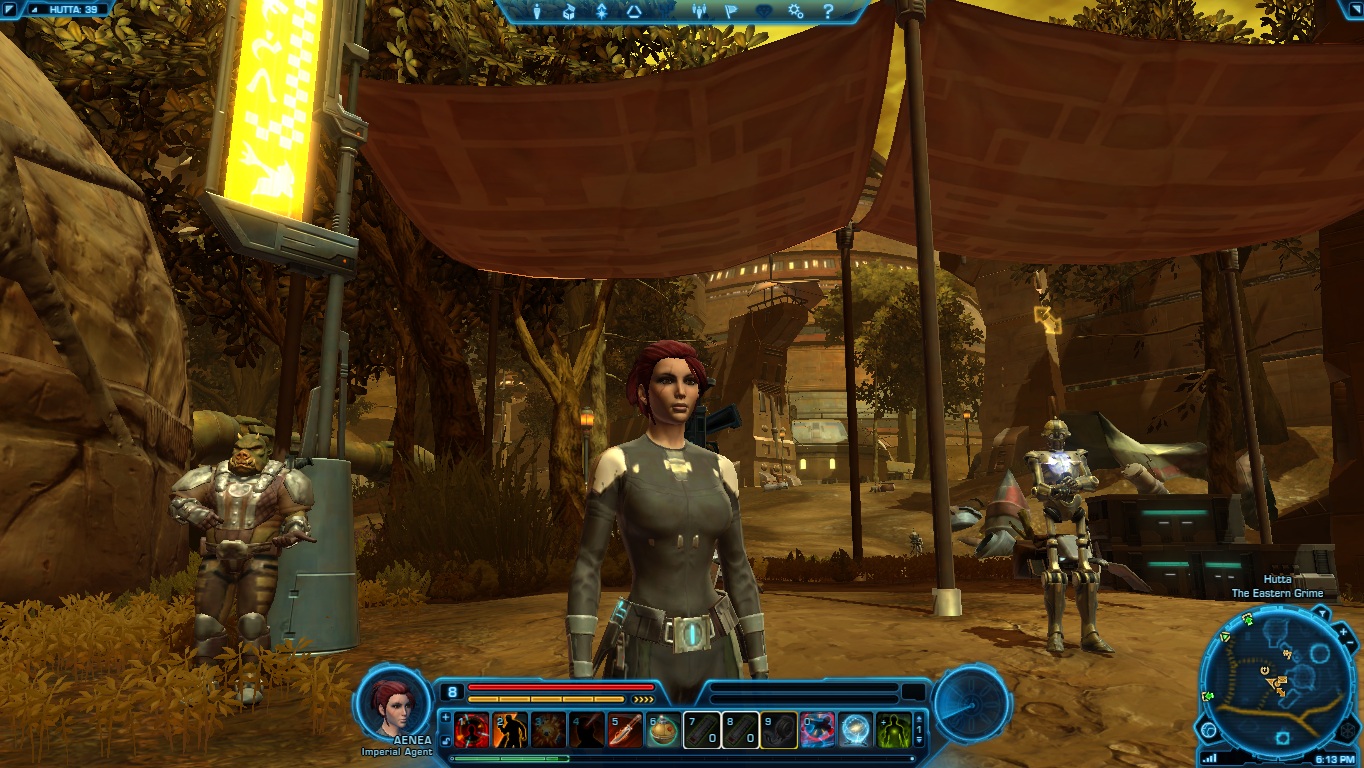Open the inventory box icon

[569, 12]
